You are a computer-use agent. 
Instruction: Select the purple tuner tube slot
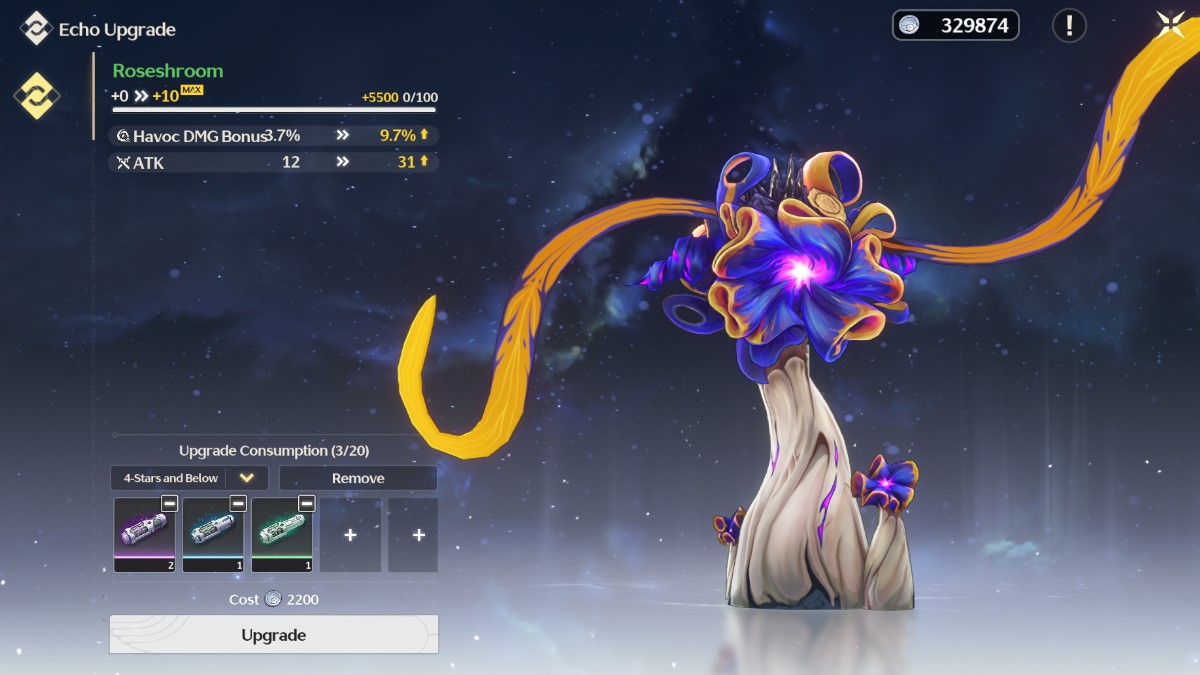coord(144,534)
